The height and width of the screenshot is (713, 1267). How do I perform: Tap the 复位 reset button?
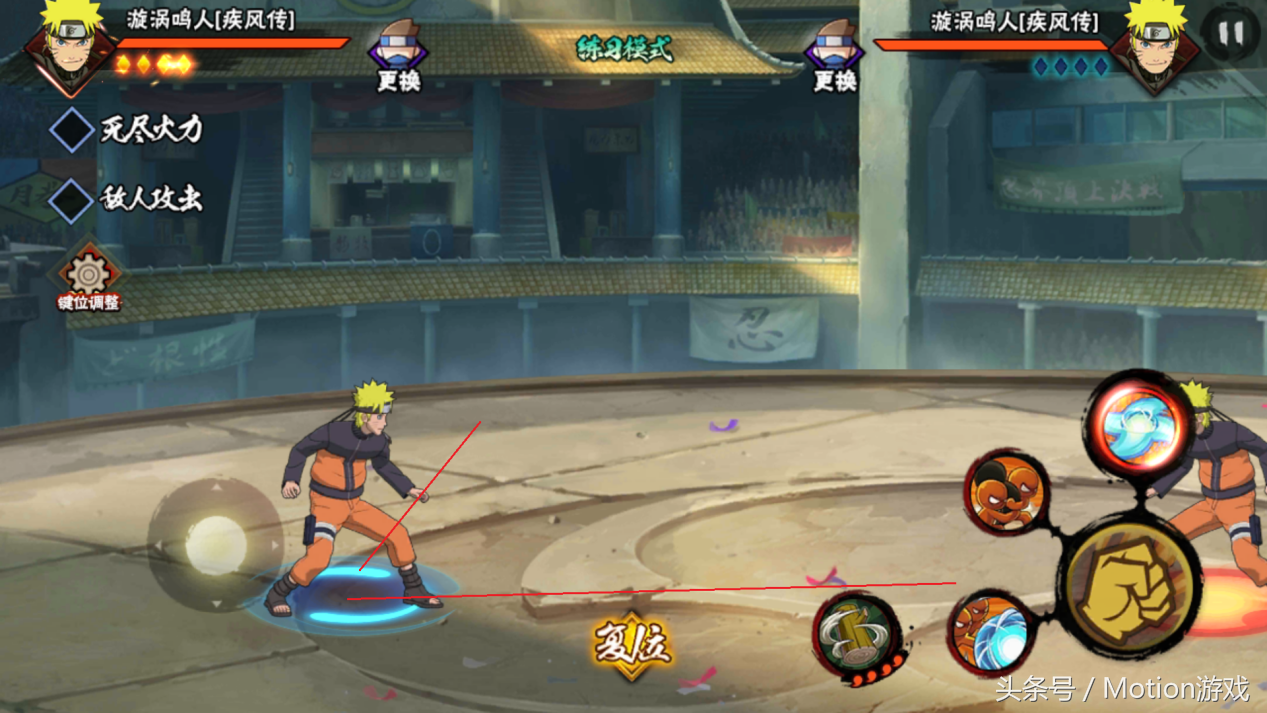(632, 643)
